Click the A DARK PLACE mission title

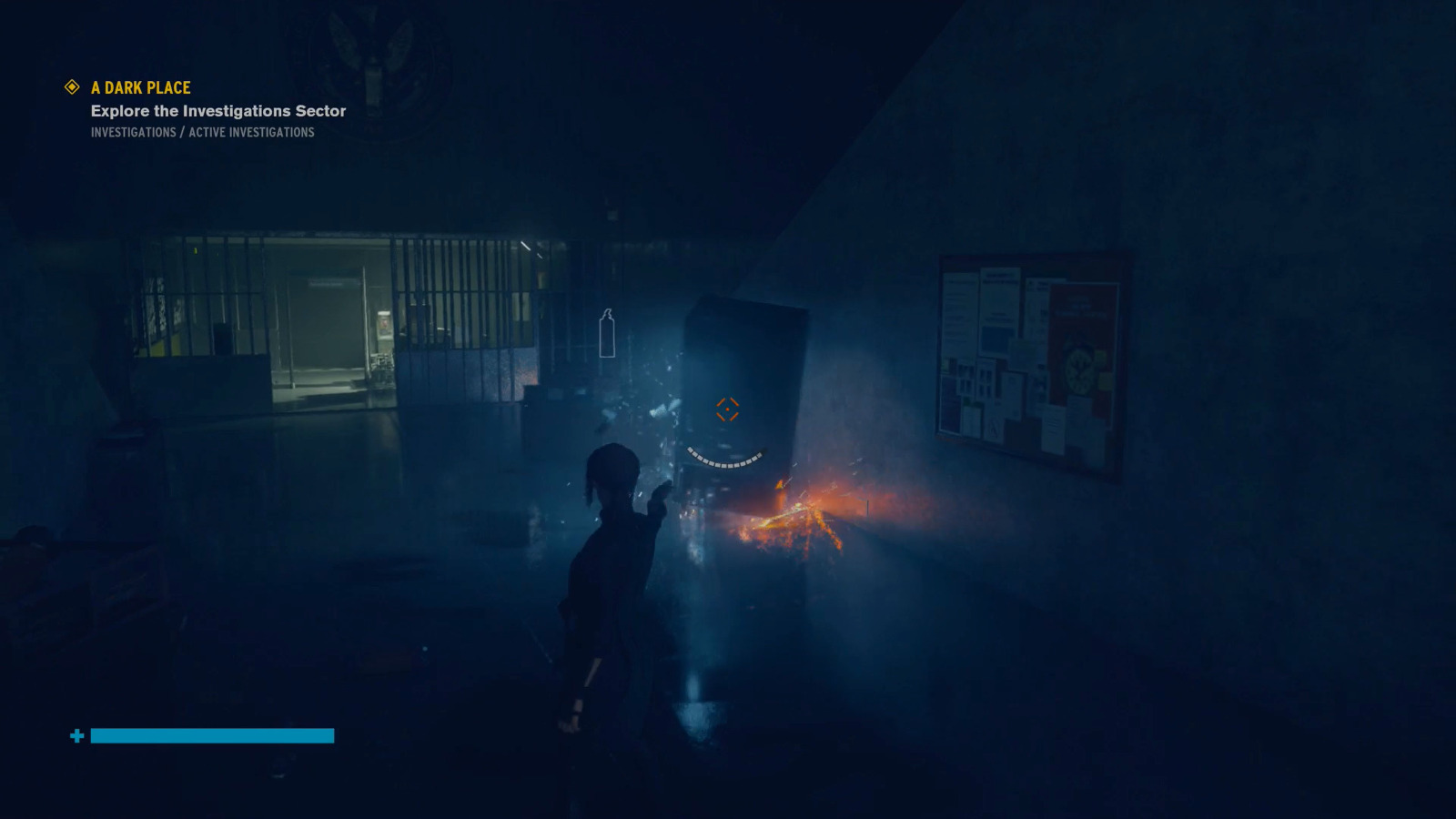click(x=139, y=87)
